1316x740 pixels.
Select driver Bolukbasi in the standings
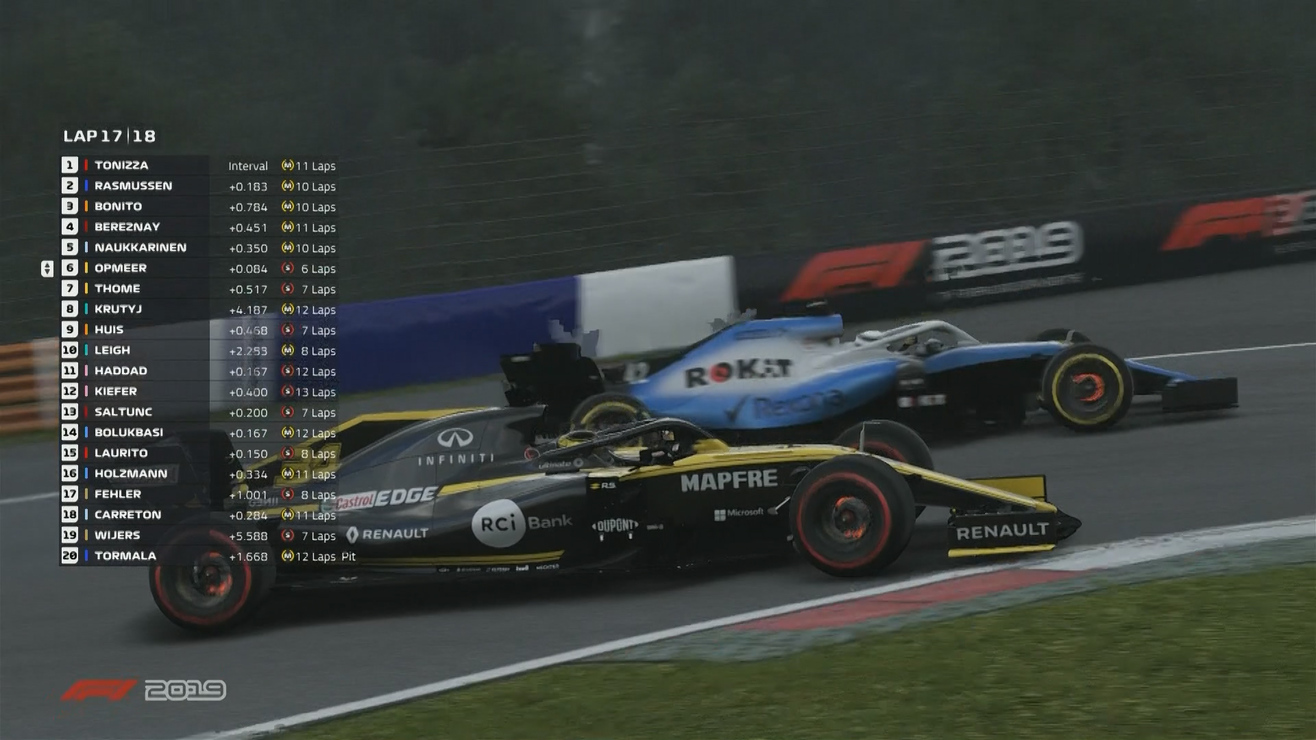tap(131, 432)
